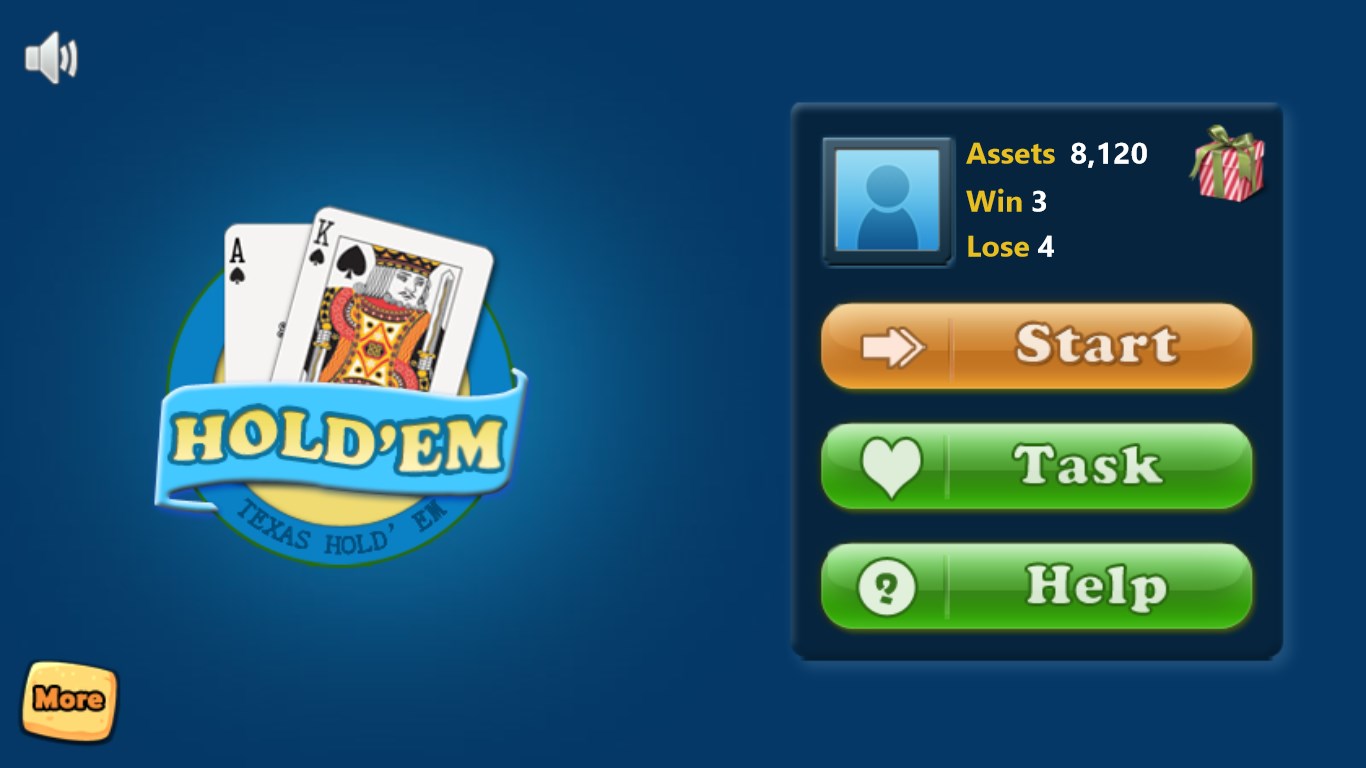Mute the game sound speaker icon

[50, 55]
